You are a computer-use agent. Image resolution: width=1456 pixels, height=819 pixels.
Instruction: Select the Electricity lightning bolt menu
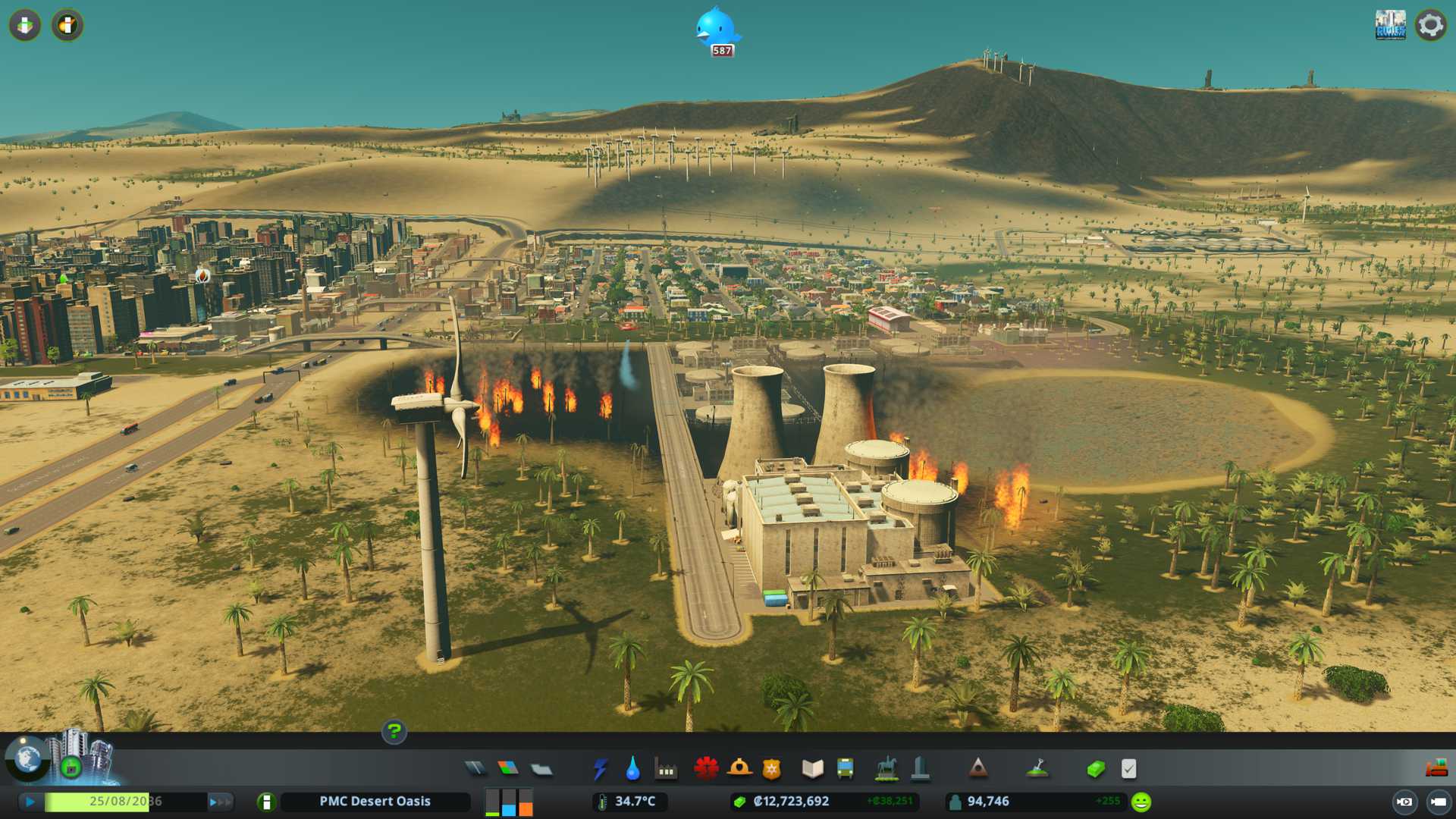coord(600,769)
